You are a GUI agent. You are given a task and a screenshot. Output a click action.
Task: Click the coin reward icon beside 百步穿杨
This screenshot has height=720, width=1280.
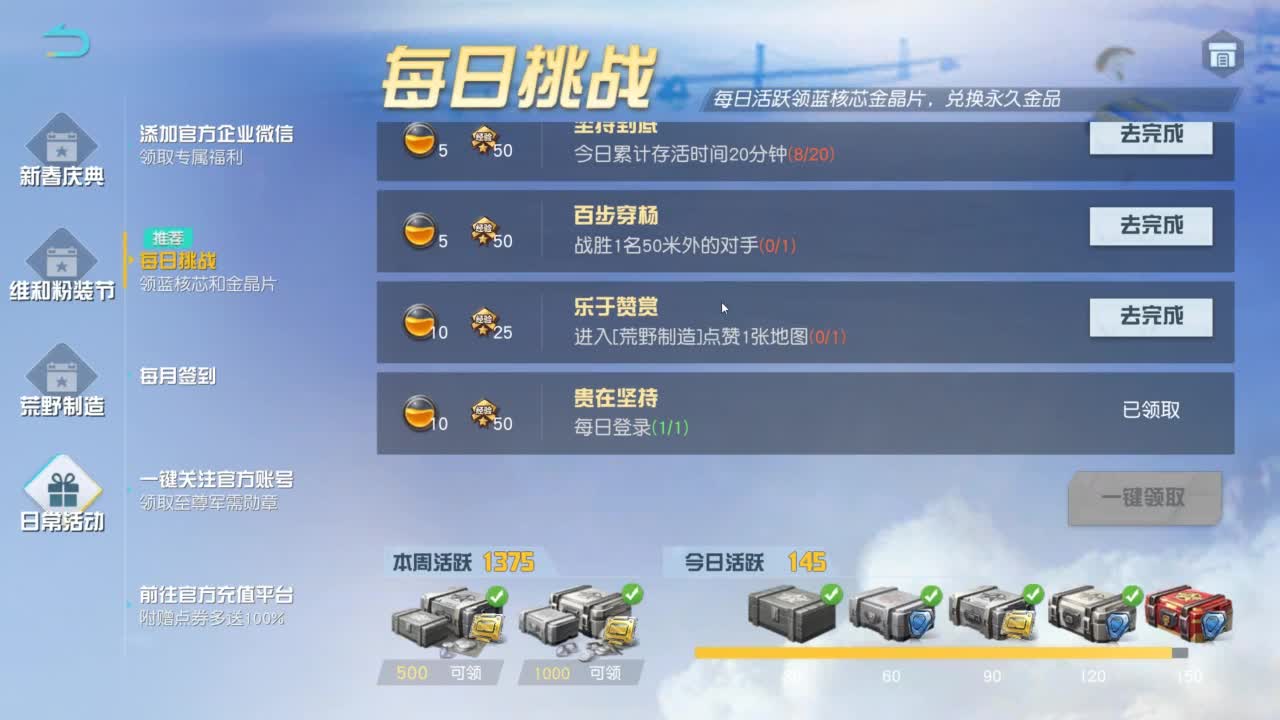(x=421, y=231)
